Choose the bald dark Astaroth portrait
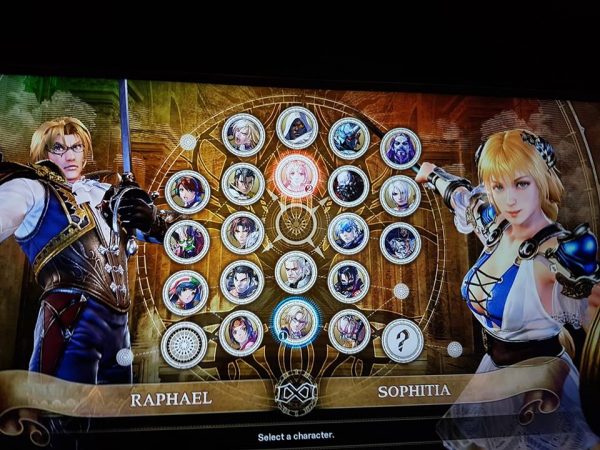600x450 pixels. pyautogui.click(x=349, y=185)
